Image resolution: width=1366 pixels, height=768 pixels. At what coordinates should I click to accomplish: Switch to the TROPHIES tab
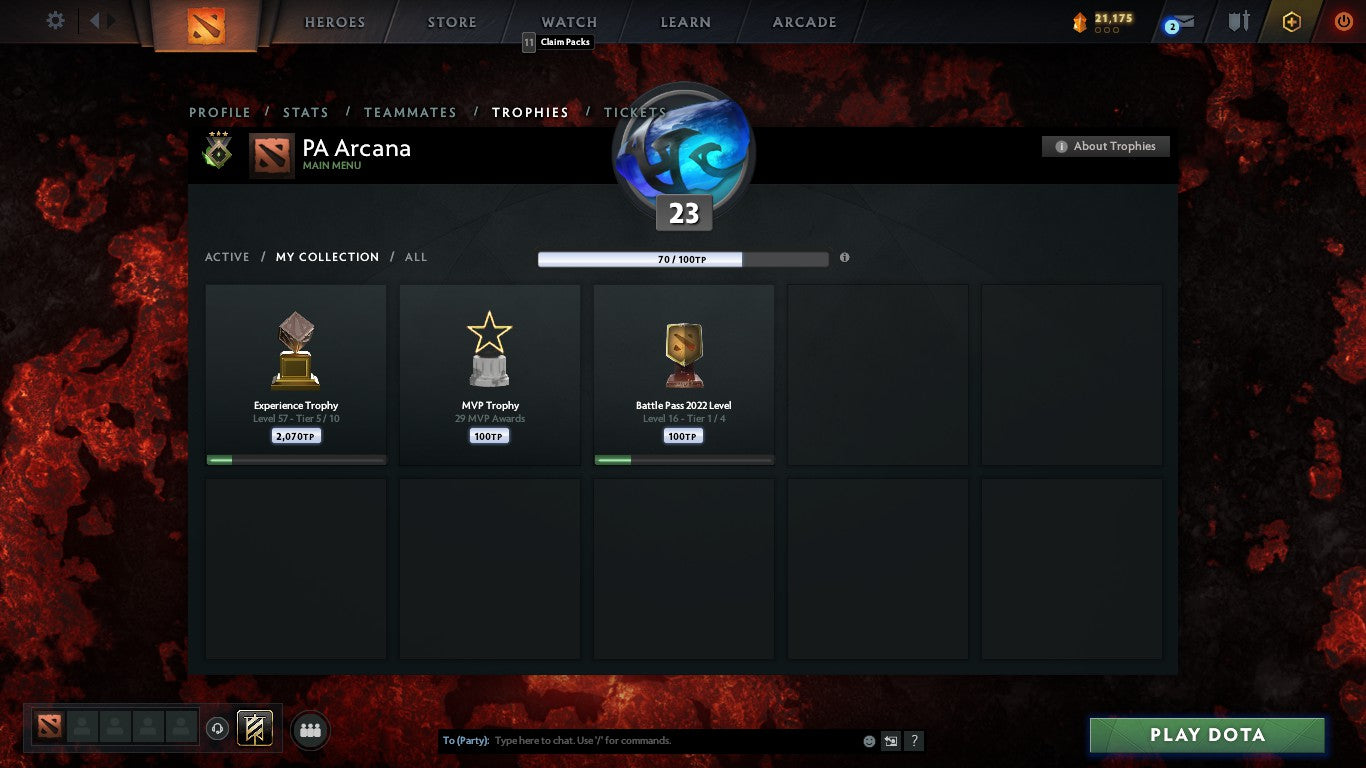(531, 112)
